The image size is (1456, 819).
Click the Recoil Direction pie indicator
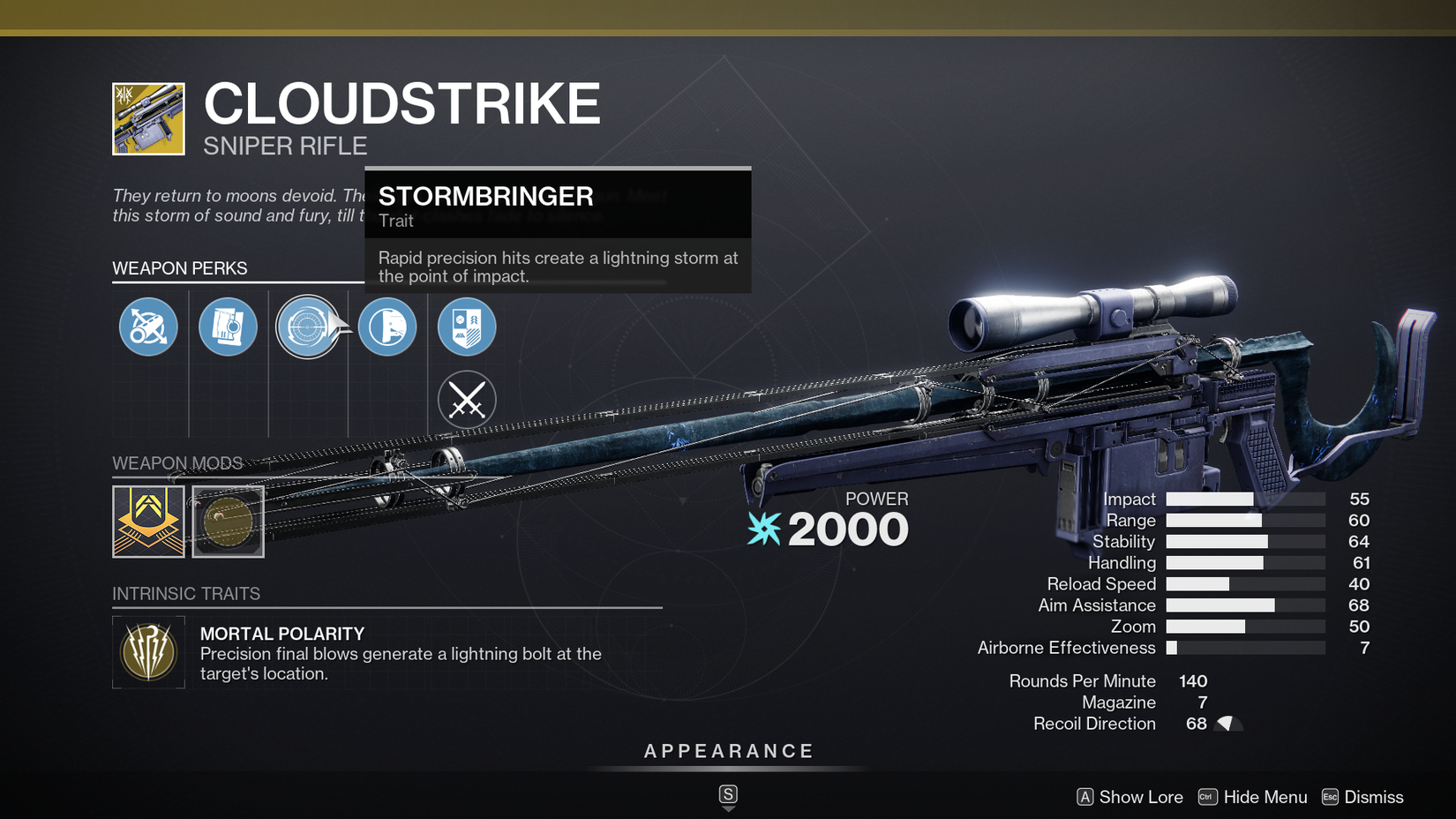(x=1228, y=723)
